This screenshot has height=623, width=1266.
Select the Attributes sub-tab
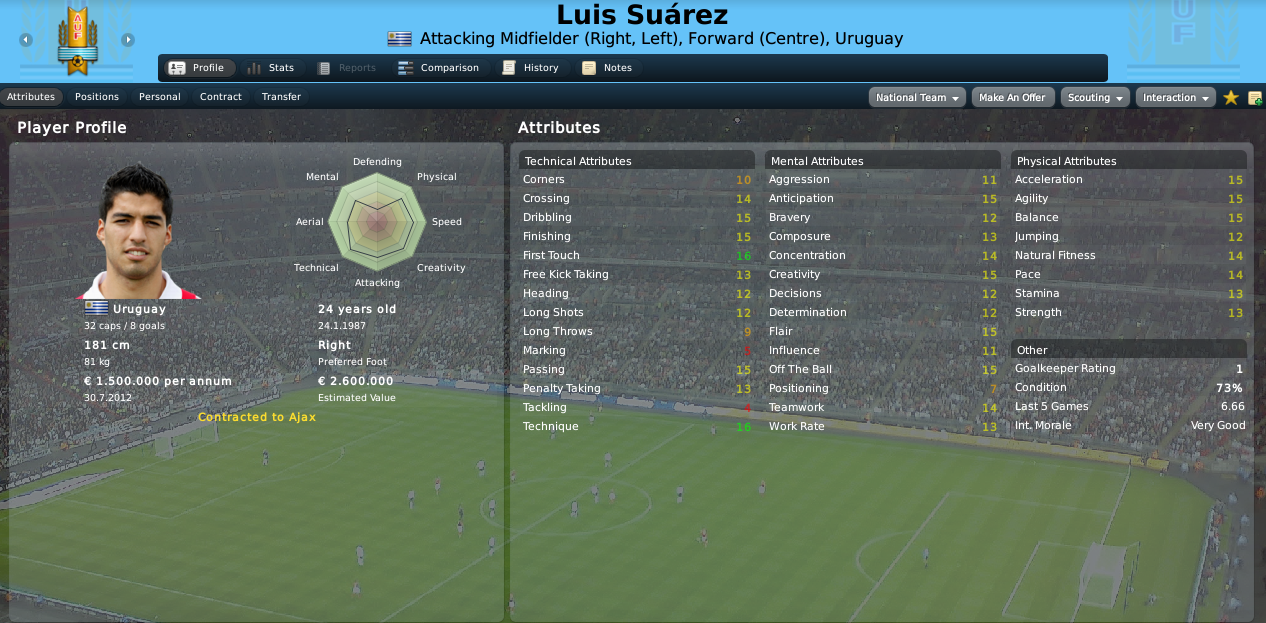point(31,97)
